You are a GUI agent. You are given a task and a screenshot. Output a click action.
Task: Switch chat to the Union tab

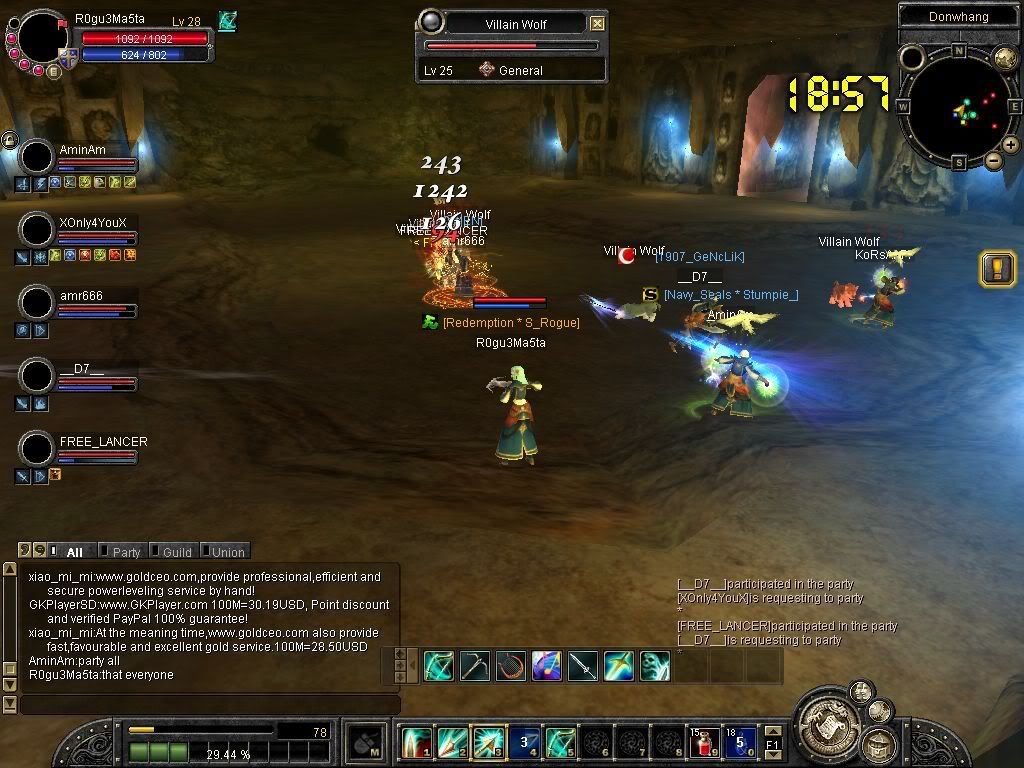tap(227, 552)
